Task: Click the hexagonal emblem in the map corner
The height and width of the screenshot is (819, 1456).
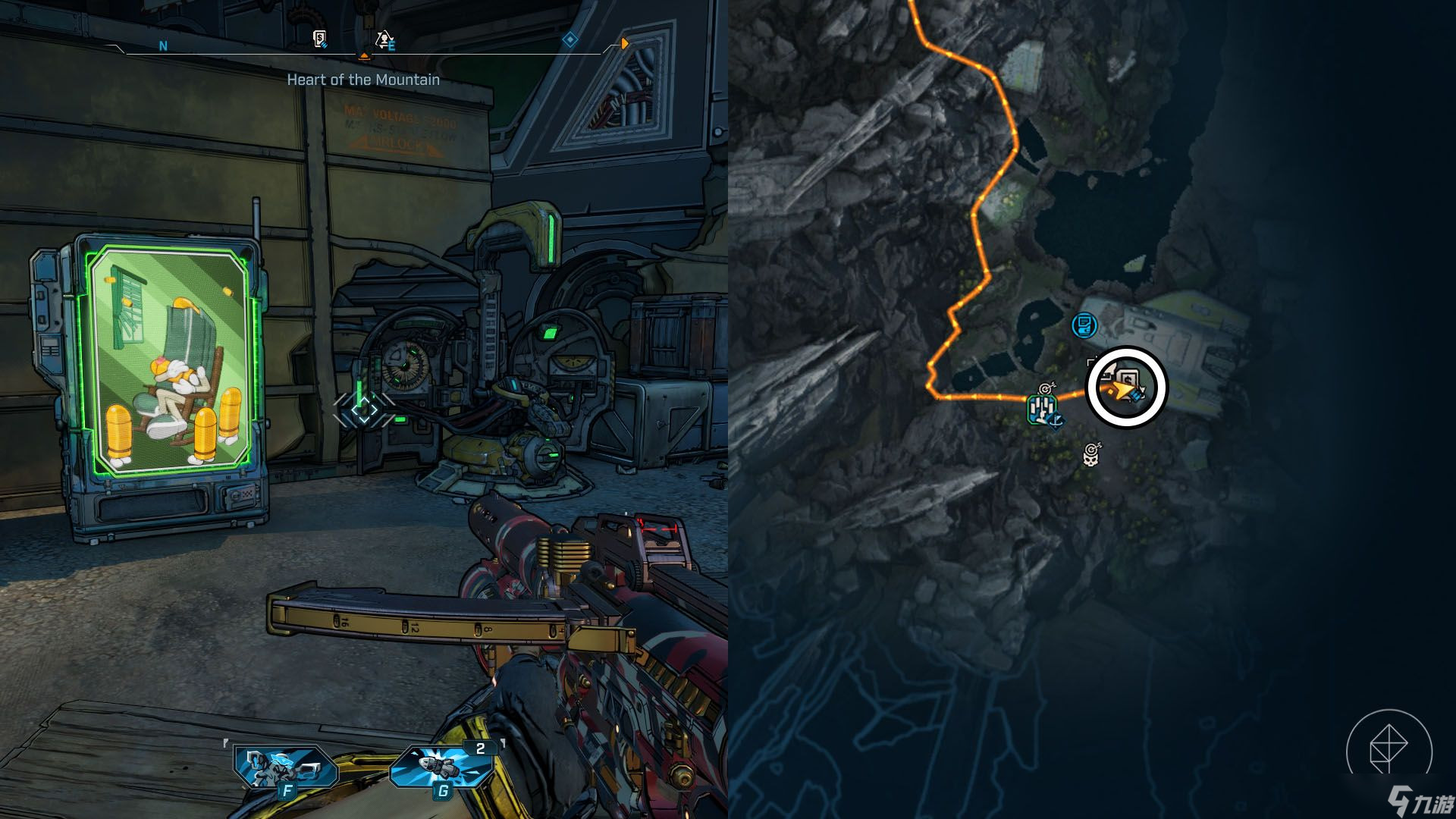Action: 1389,751
